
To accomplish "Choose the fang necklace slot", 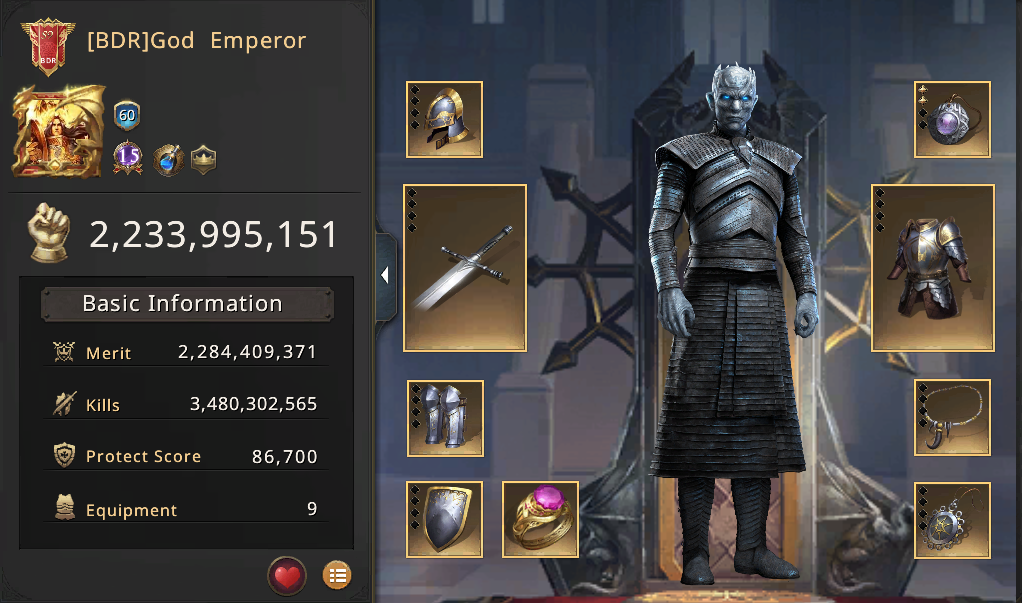I will (953, 418).
